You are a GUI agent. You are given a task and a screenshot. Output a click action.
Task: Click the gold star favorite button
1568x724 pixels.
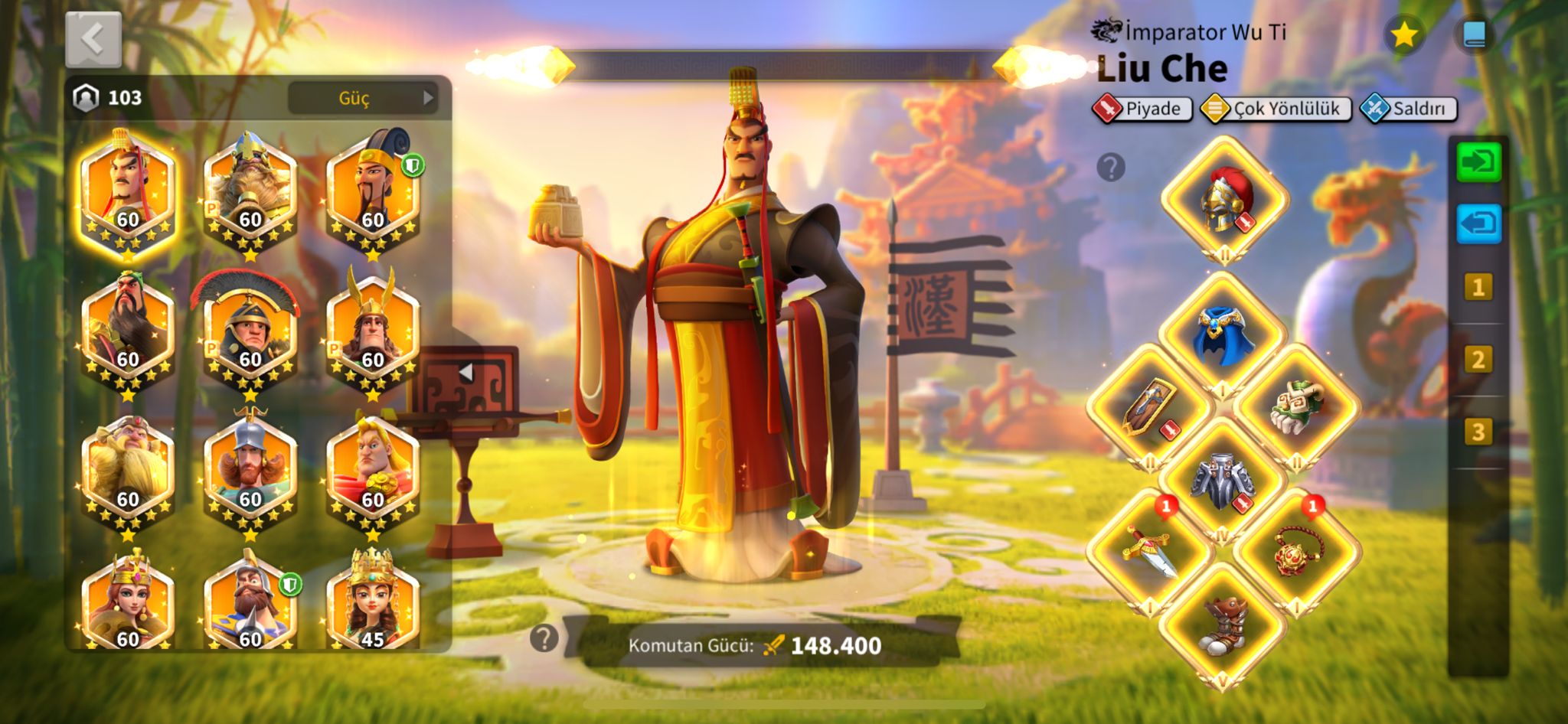[x=1404, y=35]
